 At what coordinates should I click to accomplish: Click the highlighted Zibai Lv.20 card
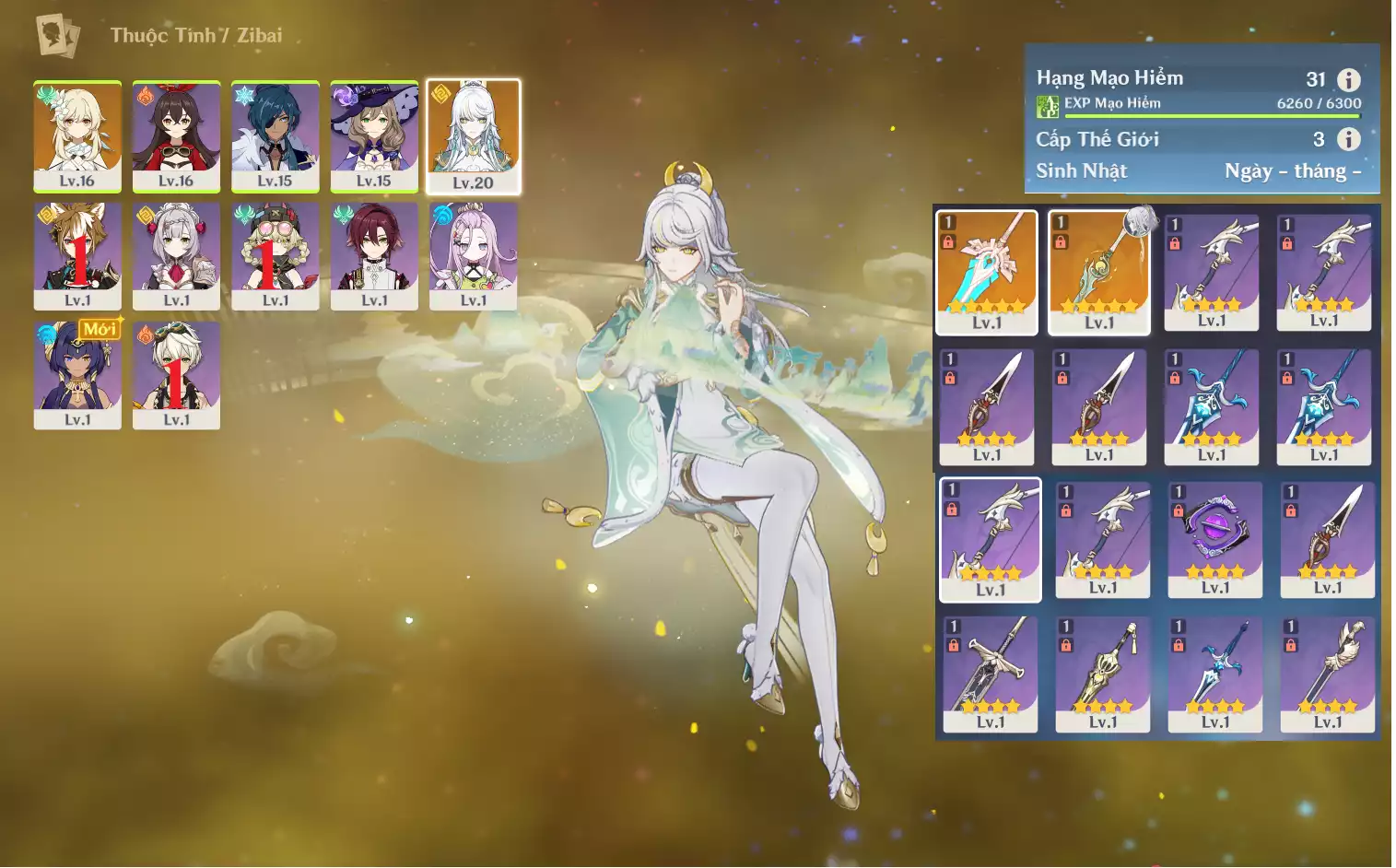coord(474,136)
